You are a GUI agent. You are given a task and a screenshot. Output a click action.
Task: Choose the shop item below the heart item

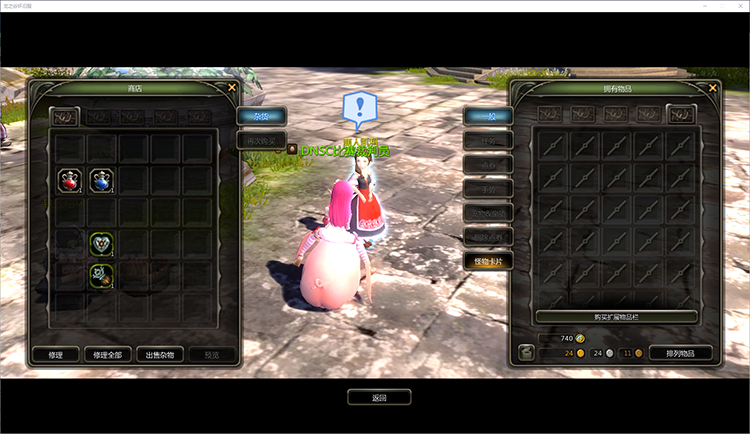point(101,274)
